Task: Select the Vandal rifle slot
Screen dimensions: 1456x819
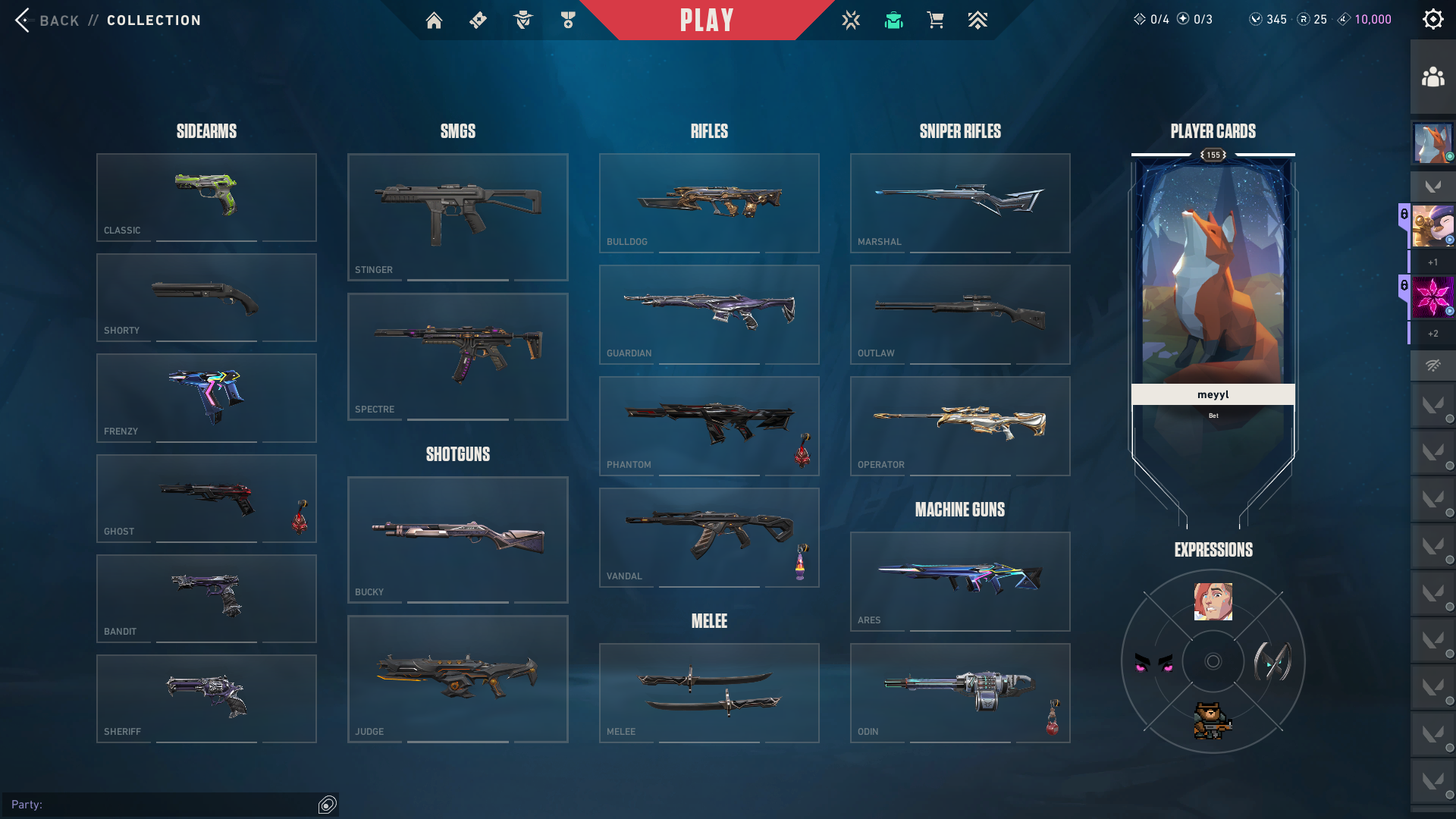Action: pos(709,537)
